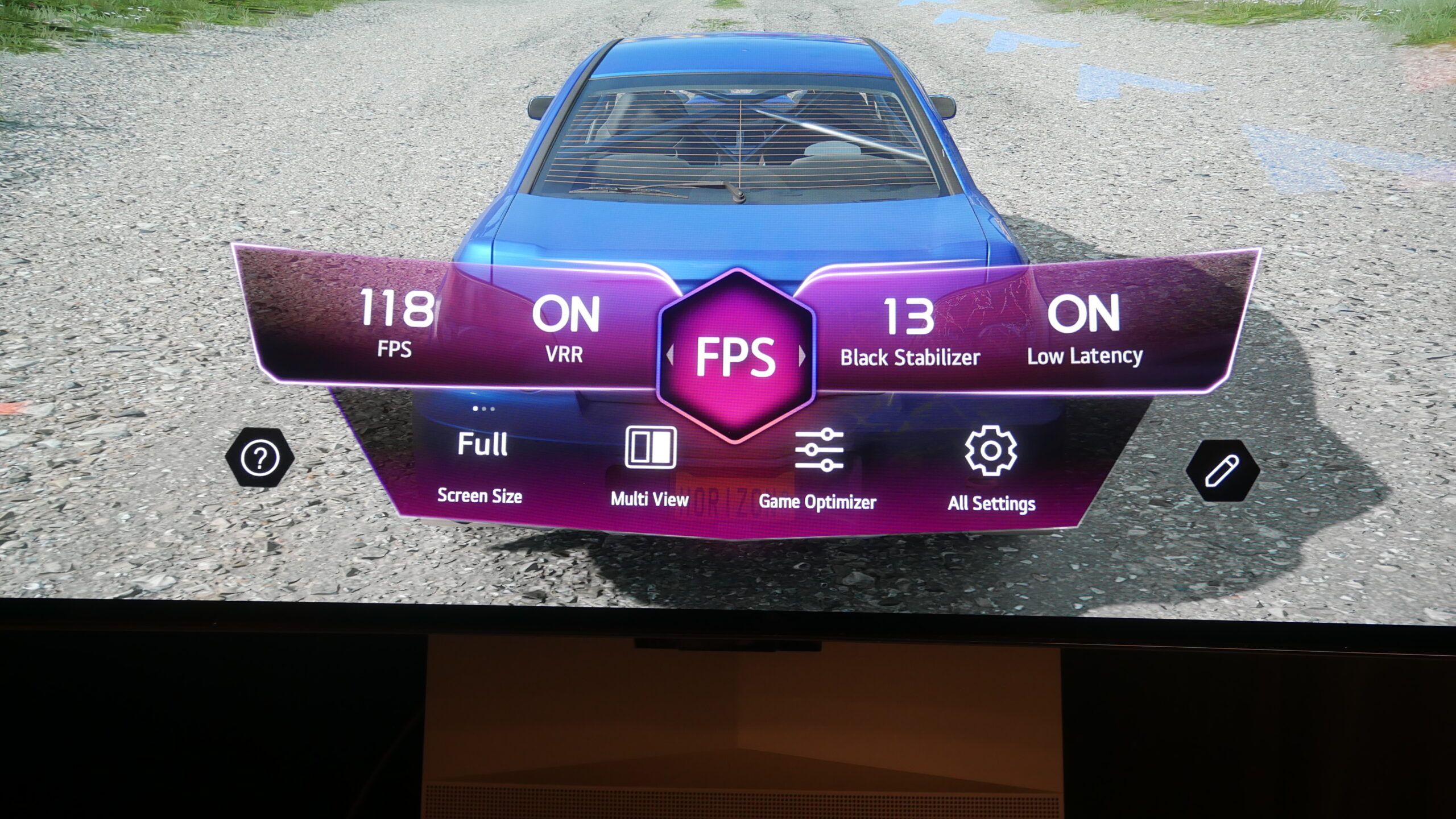Screen dimensions: 1456x819
Task: Click the left arrow beside FPS mode
Action: (x=670, y=357)
